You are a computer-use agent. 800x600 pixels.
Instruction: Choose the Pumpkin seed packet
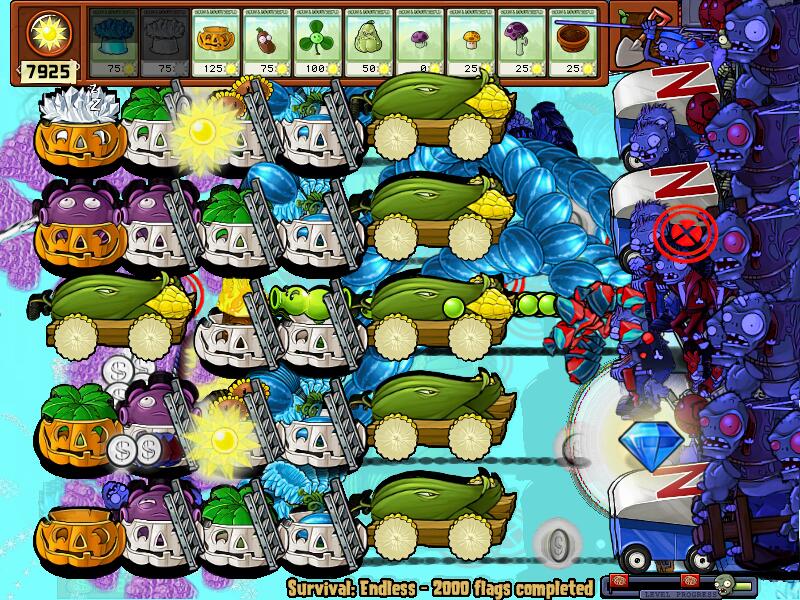(x=215, y=41)
